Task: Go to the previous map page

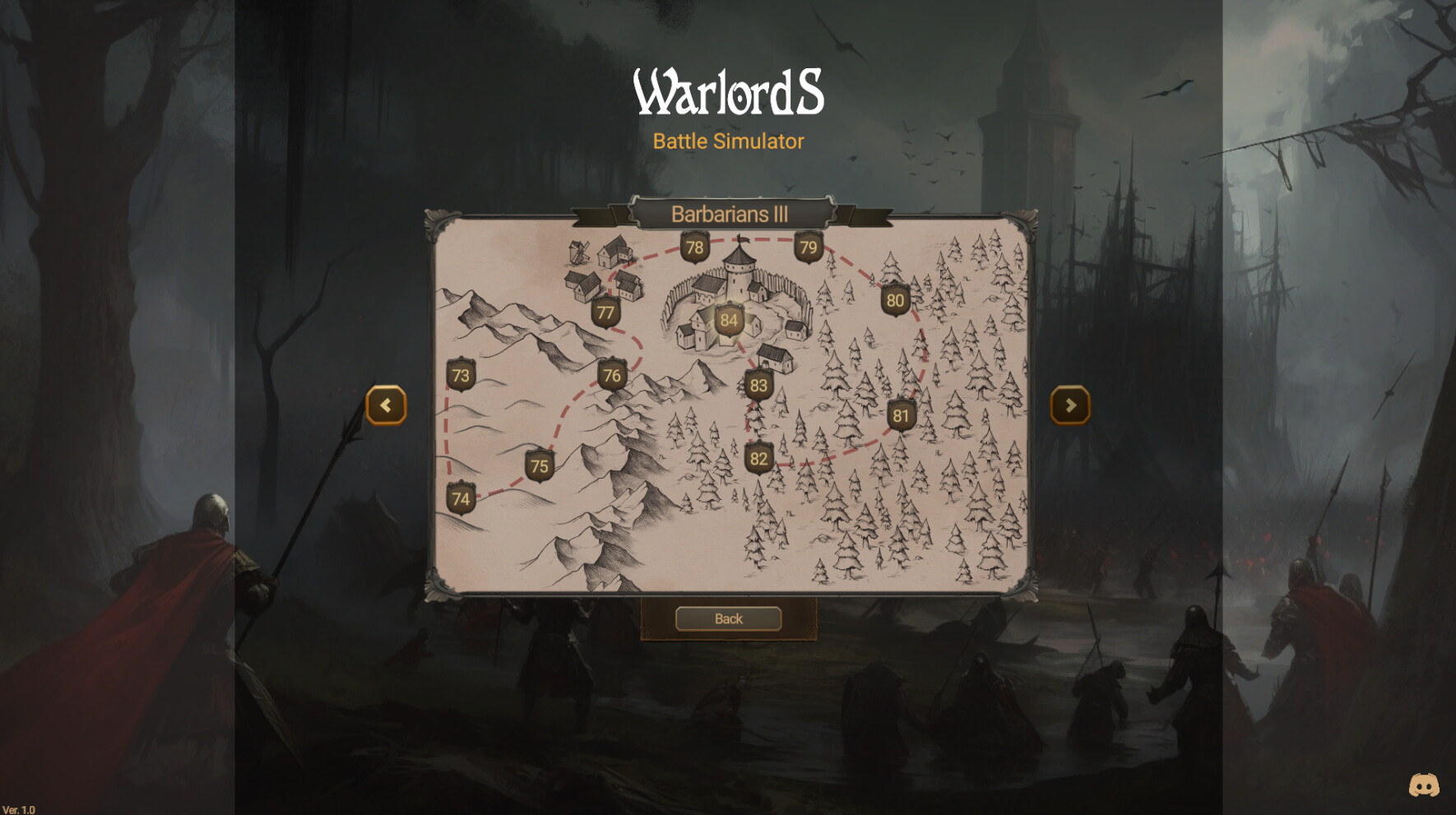Action: (385, 405)
